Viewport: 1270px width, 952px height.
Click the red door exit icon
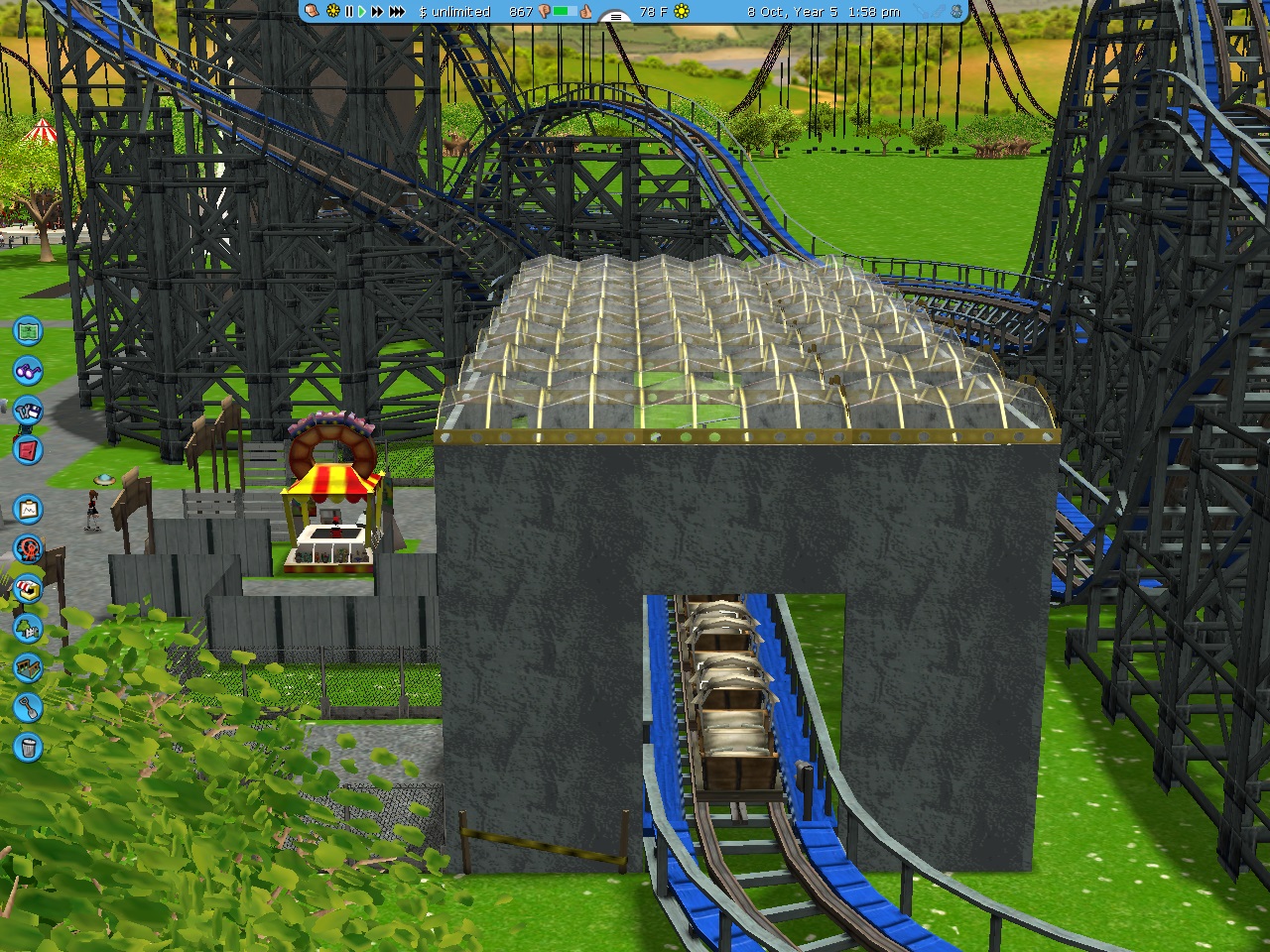28,449
